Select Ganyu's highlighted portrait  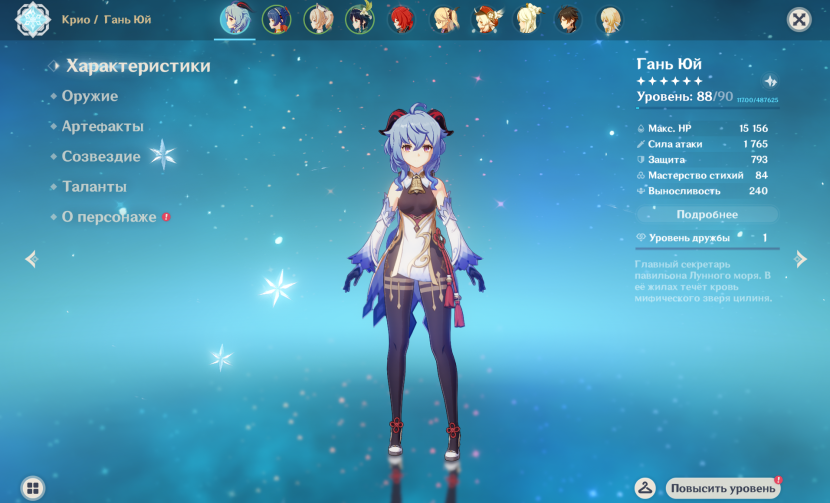click(235, 20)
